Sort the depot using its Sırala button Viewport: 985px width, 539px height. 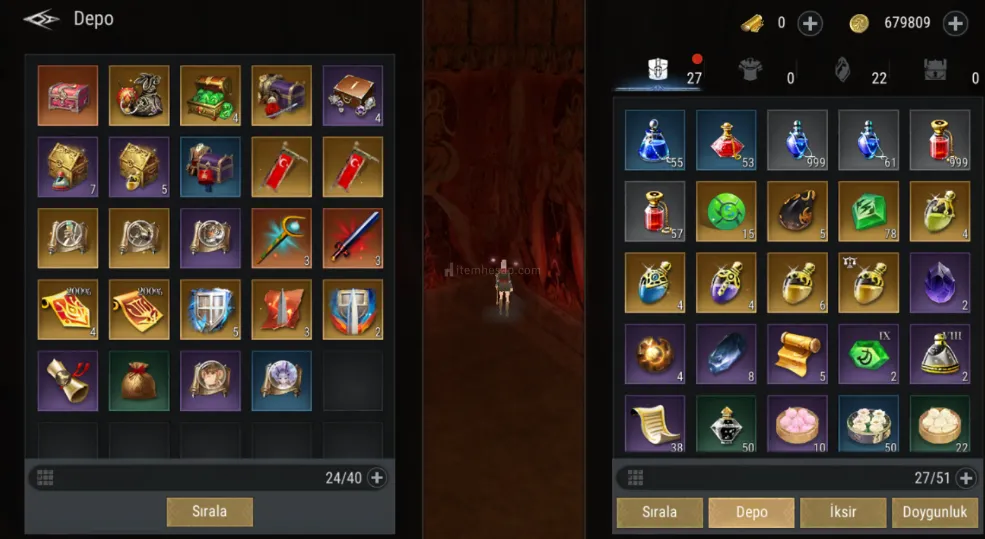(209, 511)
